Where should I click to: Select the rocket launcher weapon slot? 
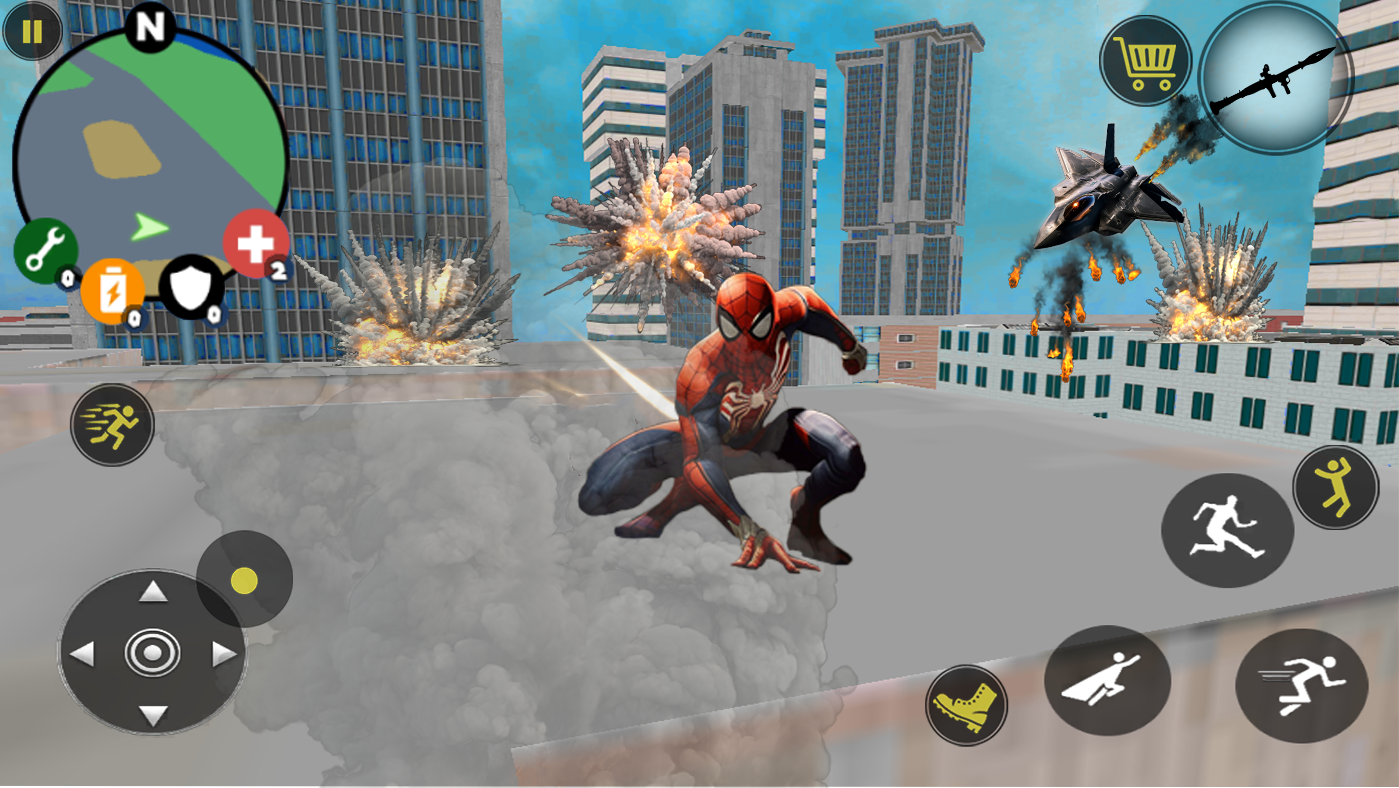[1277, 78]
